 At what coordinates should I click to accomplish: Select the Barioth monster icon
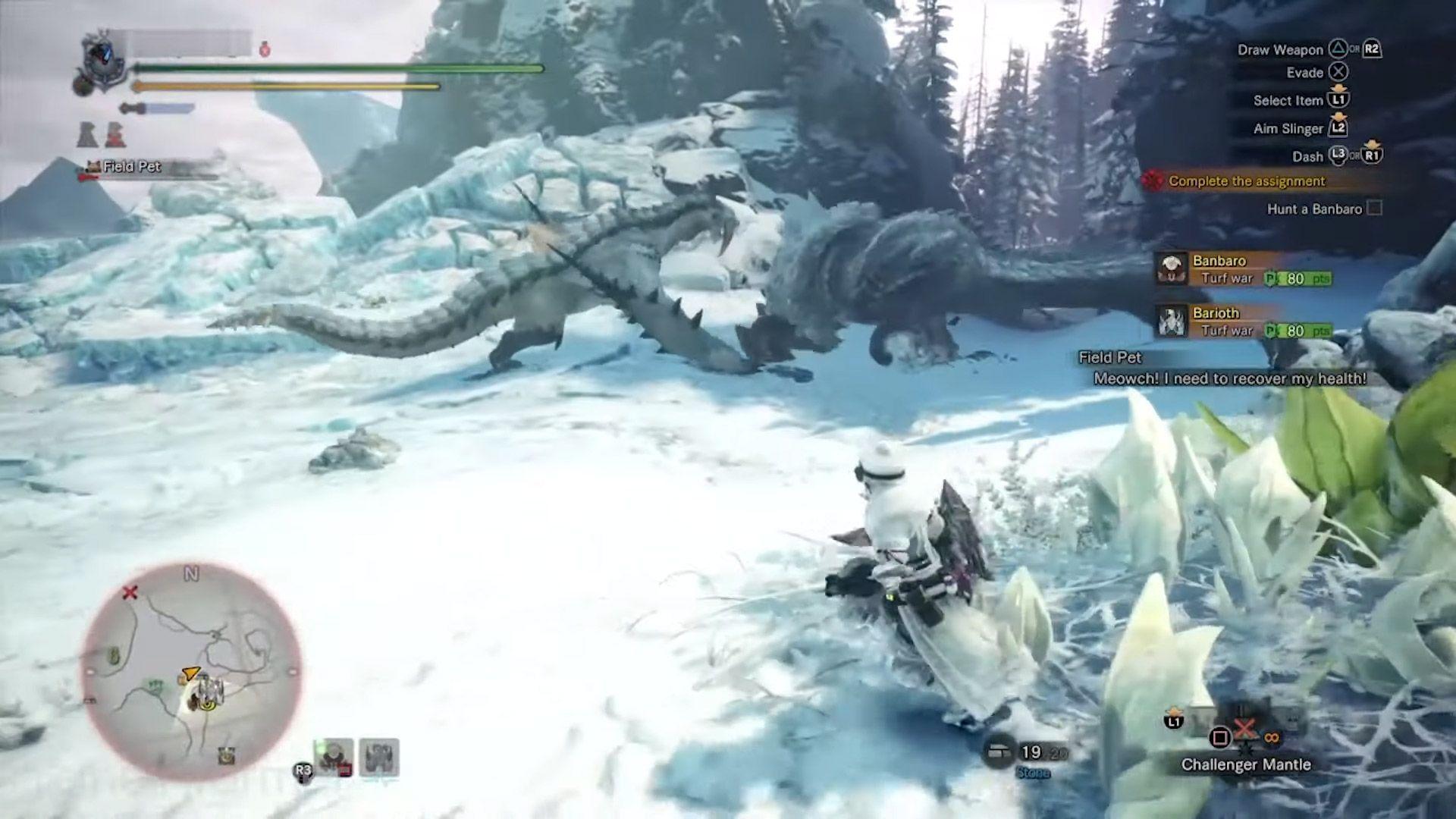1173,322
